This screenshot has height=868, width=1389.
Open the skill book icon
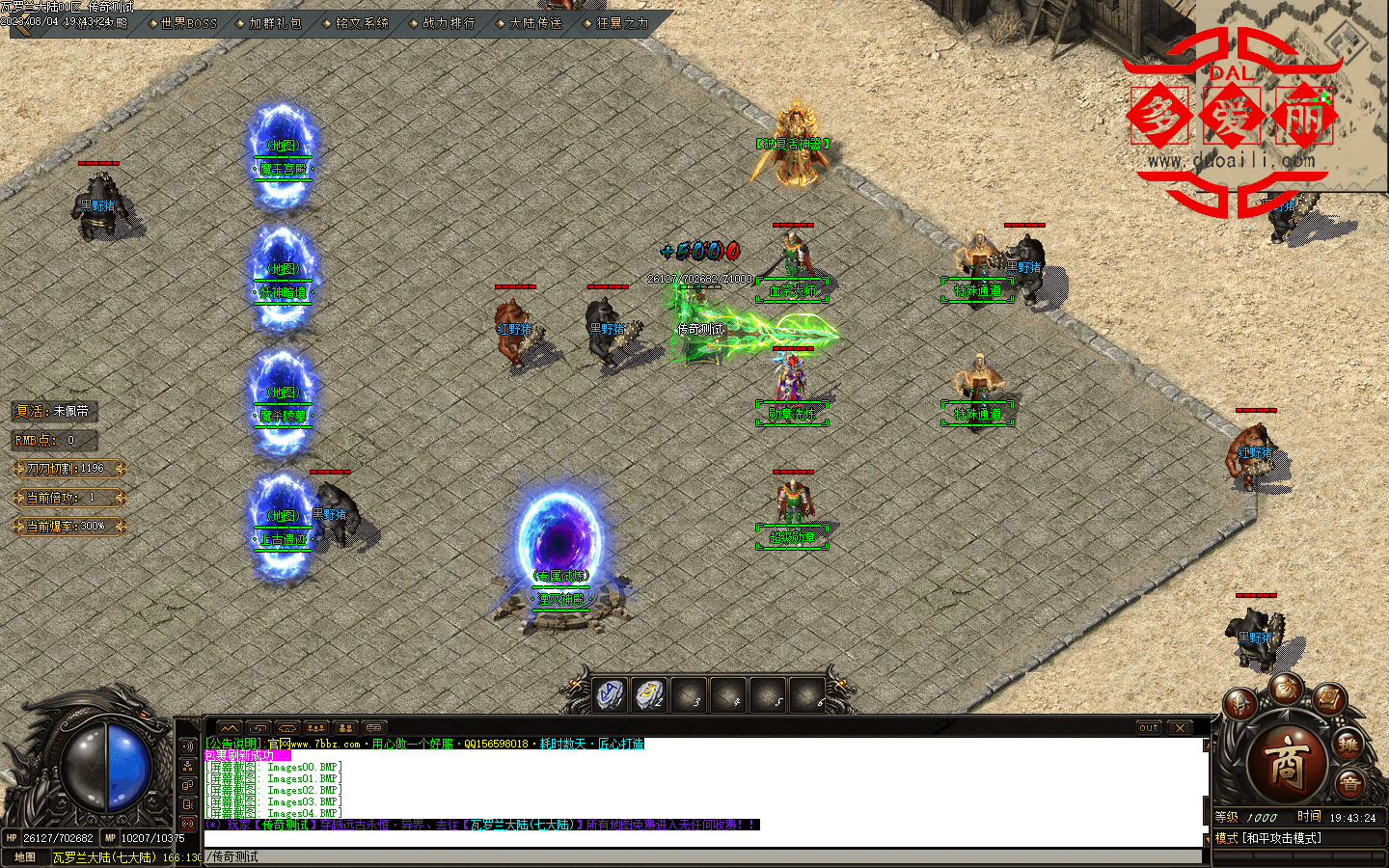[x=1329, y=697]
